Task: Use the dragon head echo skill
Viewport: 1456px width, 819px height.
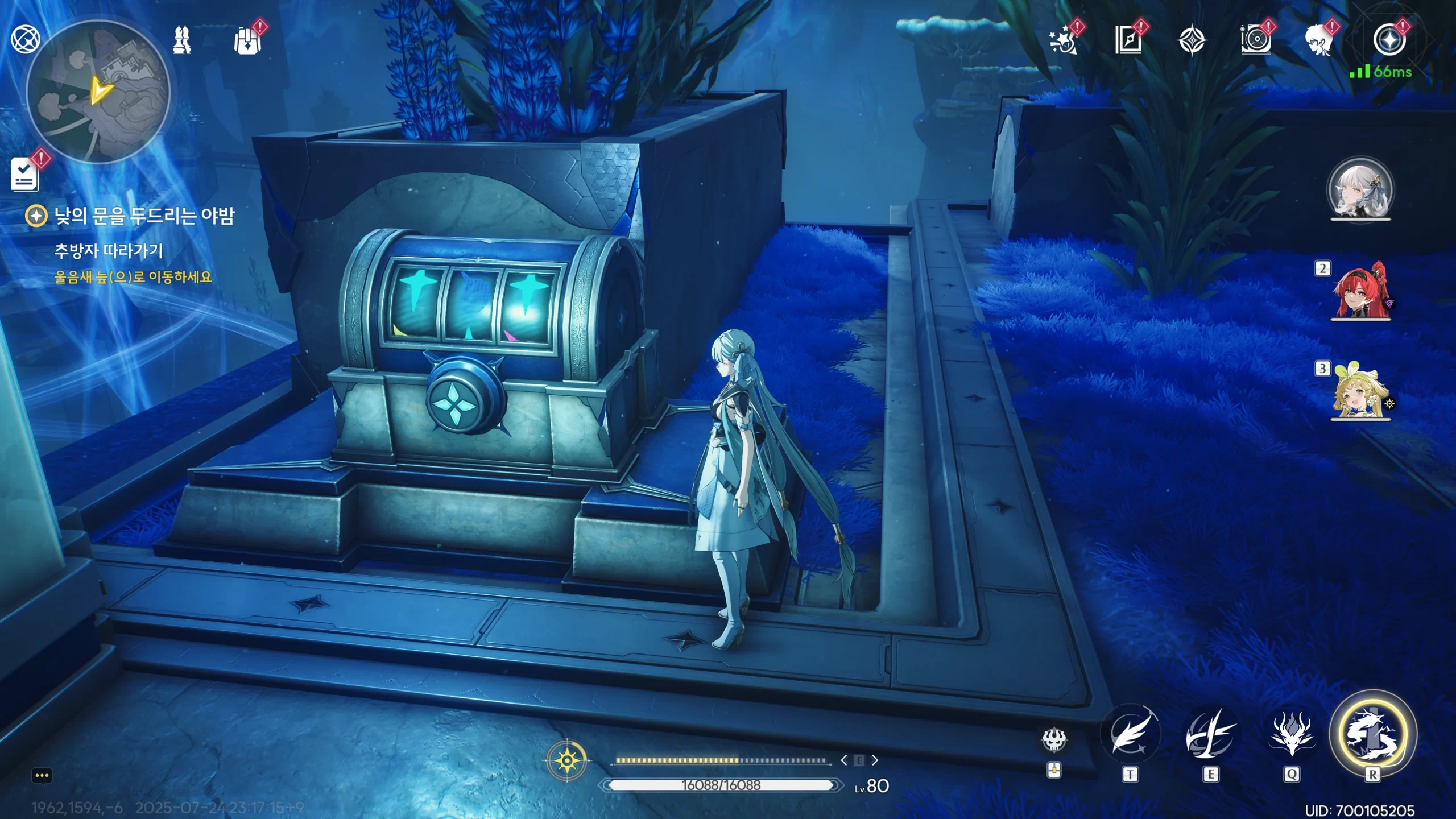Action: (1292, 735)
